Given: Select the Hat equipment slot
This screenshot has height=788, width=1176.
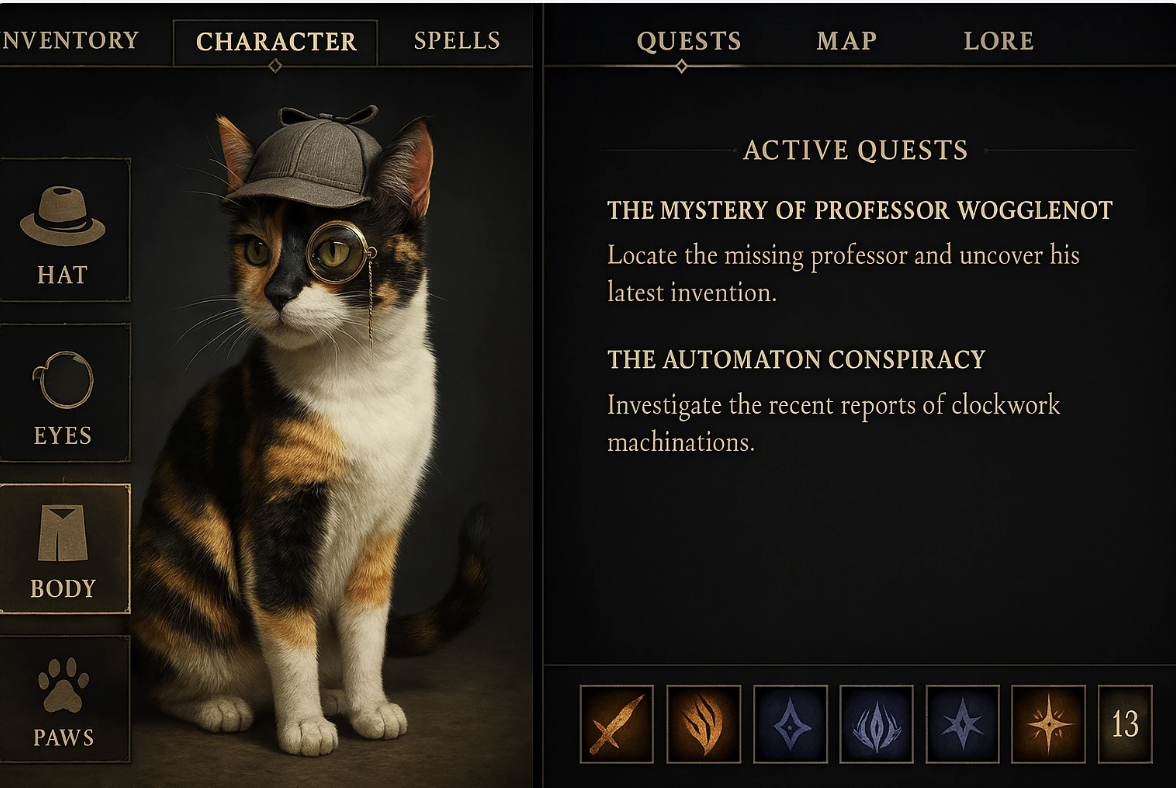Looking at the screenshot, I should 63,230.
